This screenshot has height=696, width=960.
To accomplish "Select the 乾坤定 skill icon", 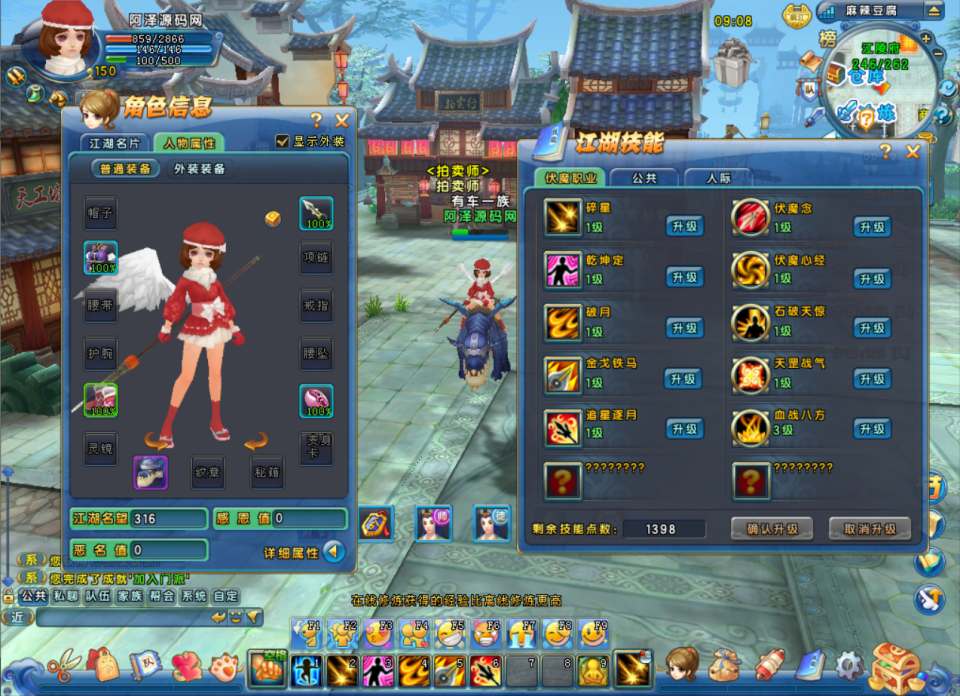I will (563, 269).
